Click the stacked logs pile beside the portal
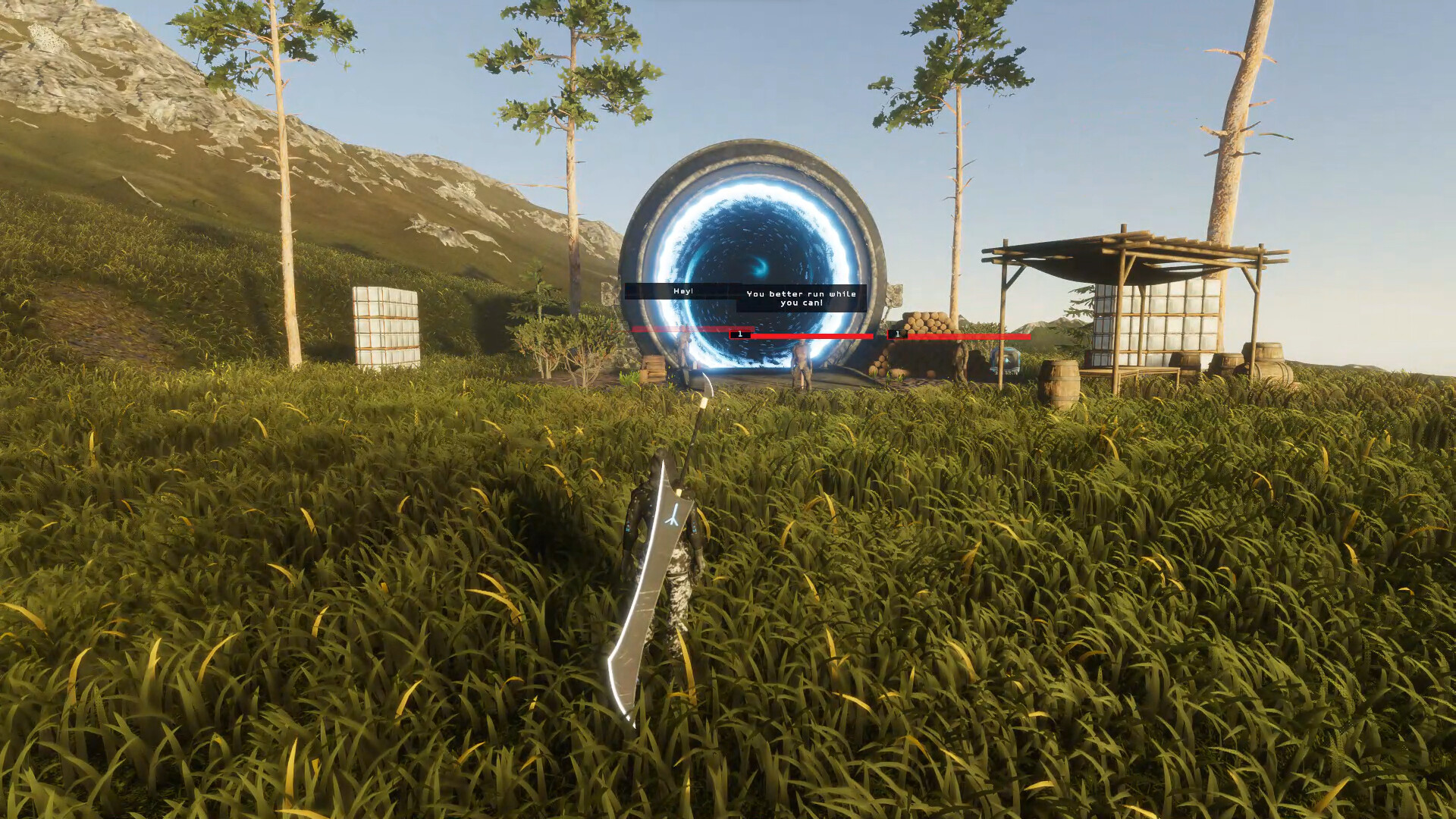Screen dimensions: 1456x819 (x=927, y=321)
